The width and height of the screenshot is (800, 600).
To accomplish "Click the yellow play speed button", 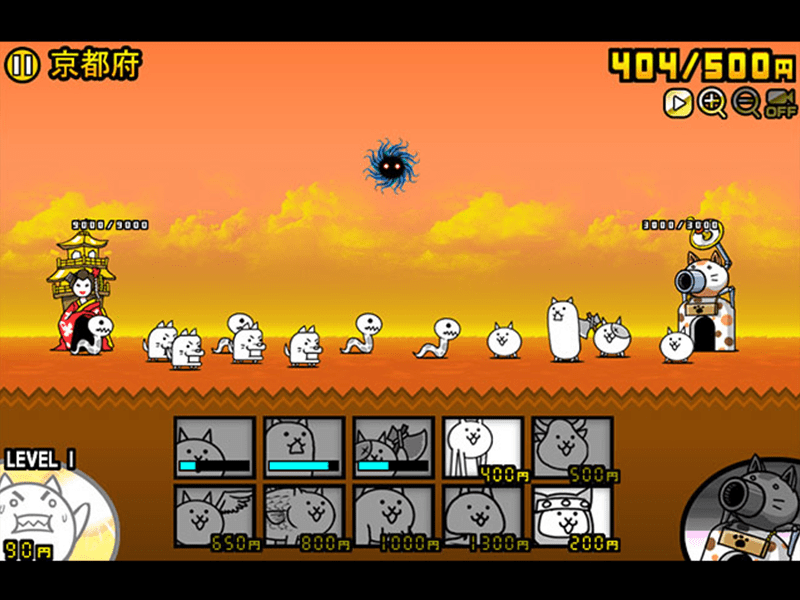I will tap(678, 102).
